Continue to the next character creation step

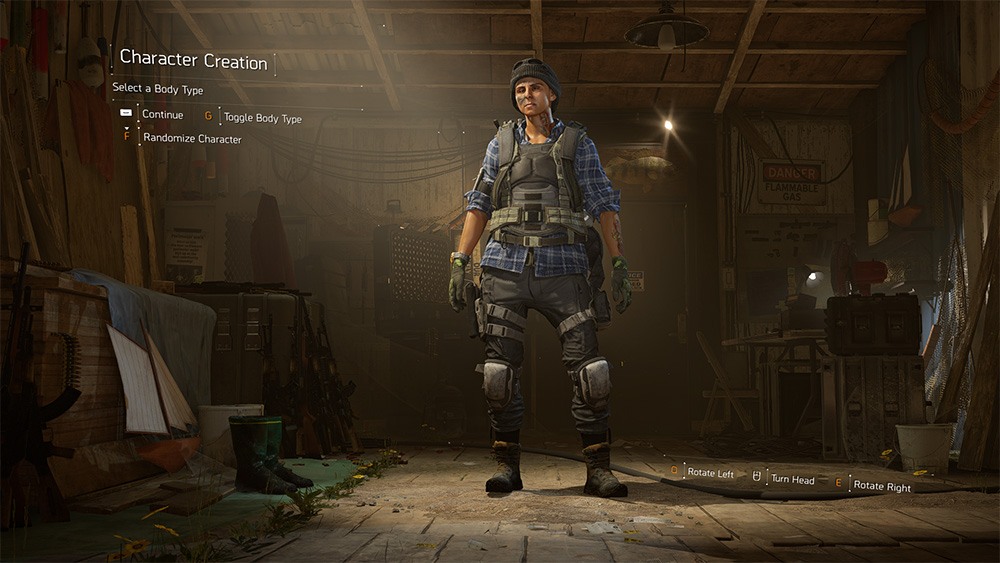(x=162, y=115)
